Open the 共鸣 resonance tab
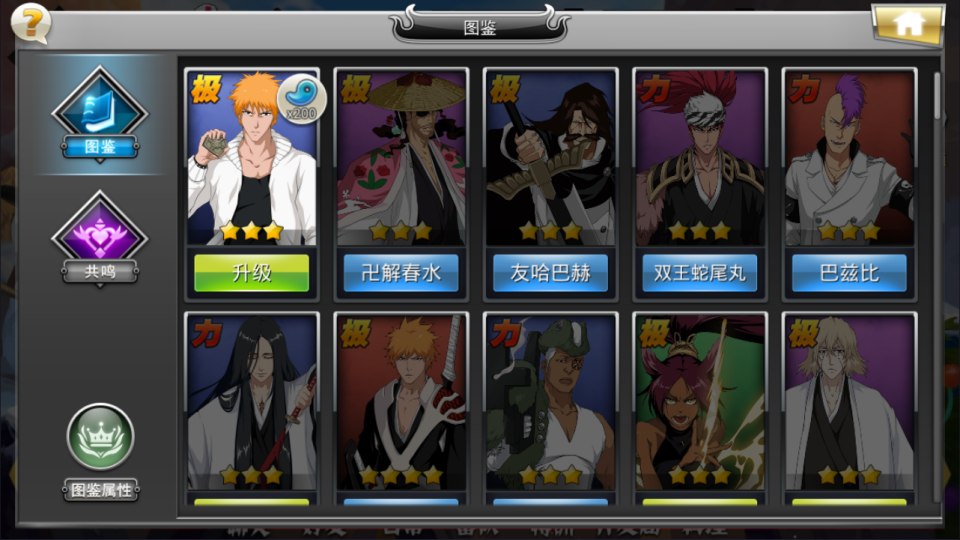 click(99, 240)
